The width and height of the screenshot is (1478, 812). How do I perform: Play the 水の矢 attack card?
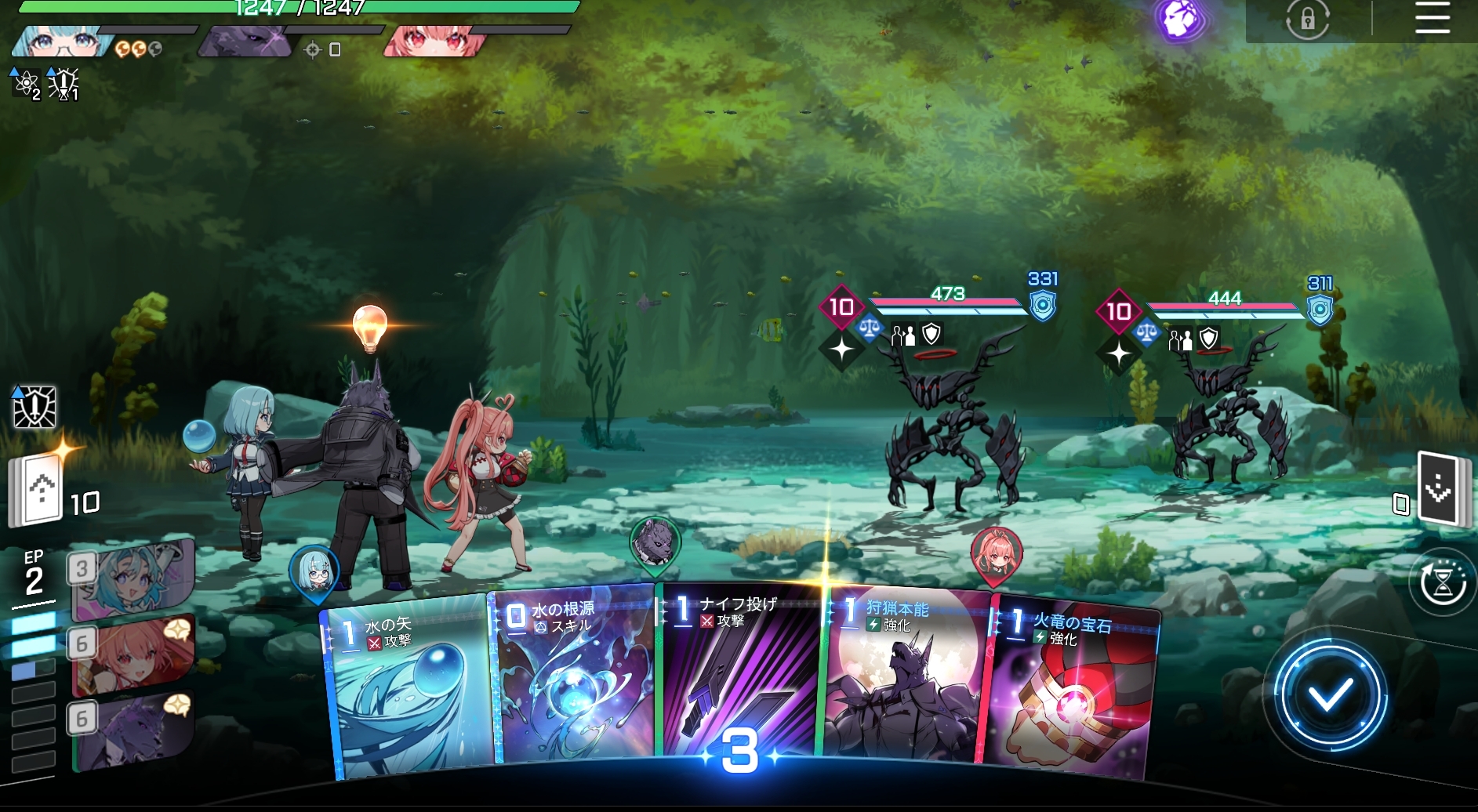click(408, 690)
